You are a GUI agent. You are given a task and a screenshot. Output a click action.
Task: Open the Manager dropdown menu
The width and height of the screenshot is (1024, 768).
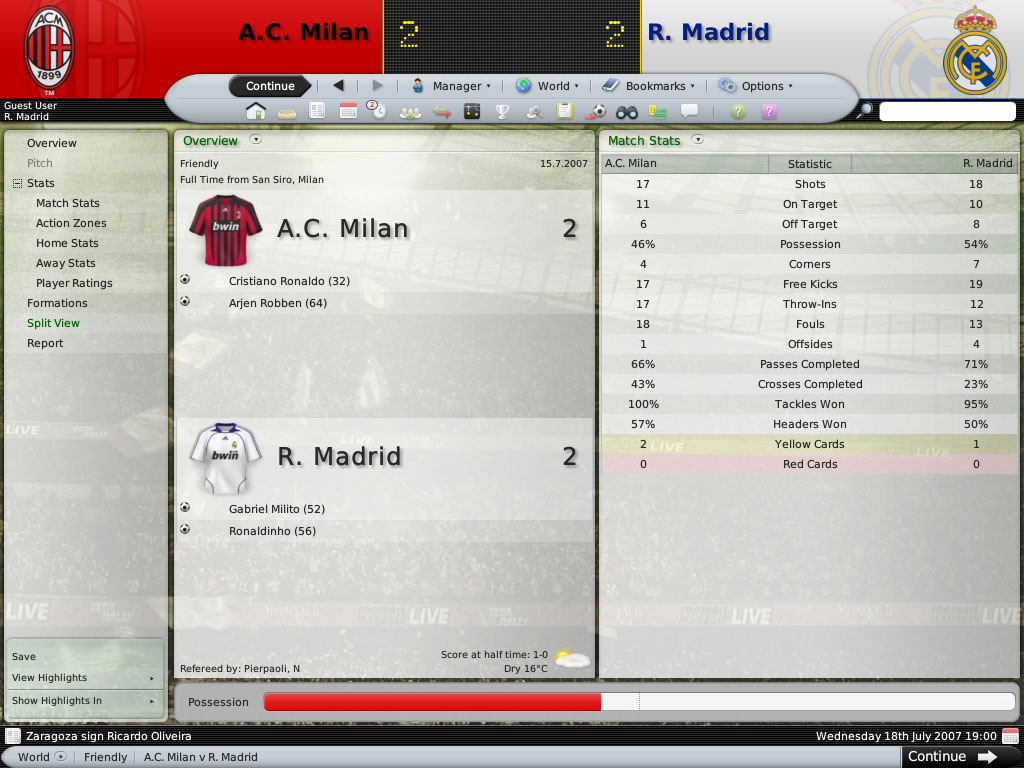[x=451, y=86]
